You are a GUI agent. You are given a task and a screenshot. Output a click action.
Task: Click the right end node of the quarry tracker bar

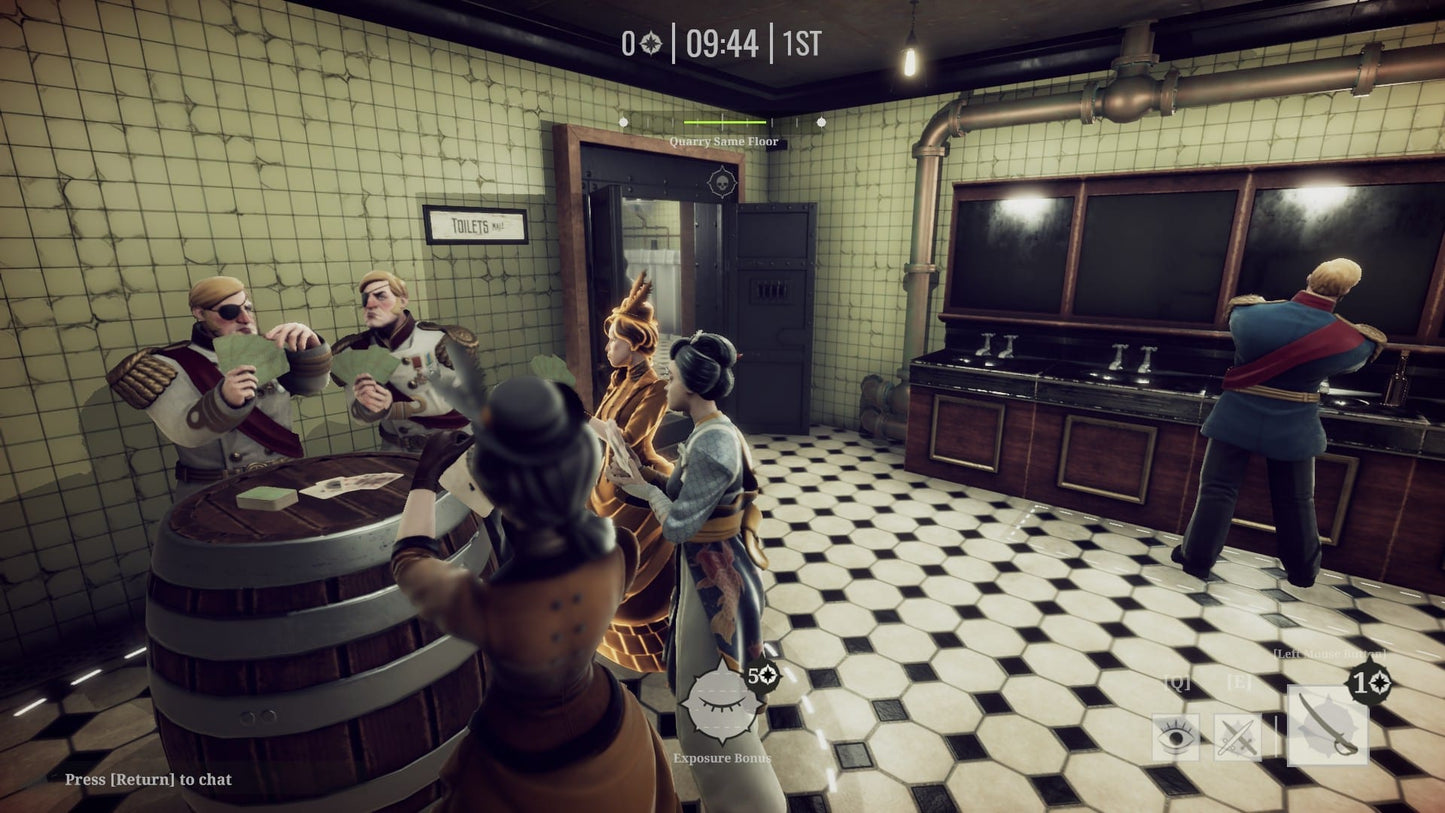(x=821, y=122)
